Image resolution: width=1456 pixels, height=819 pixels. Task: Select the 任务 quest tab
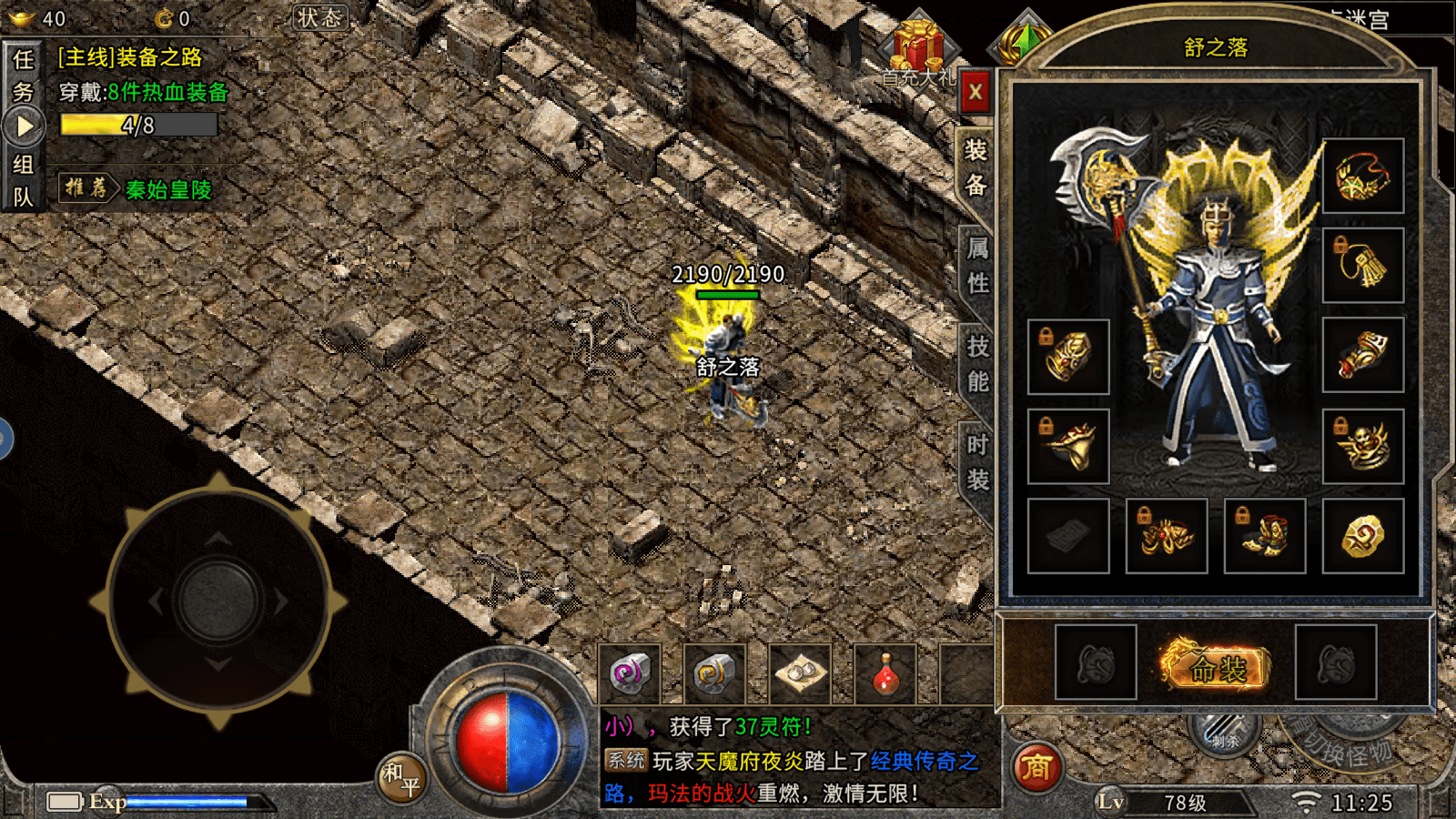(x=23, y=76)
